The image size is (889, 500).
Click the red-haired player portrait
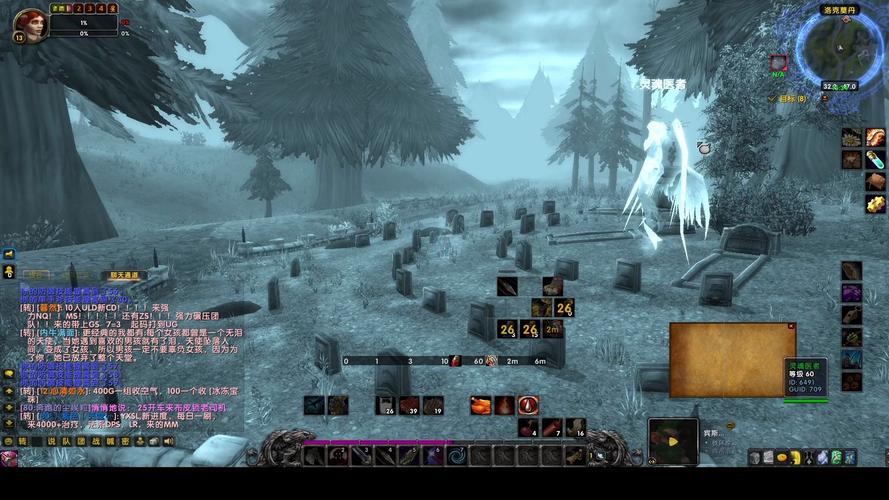(x=30, y=22)
